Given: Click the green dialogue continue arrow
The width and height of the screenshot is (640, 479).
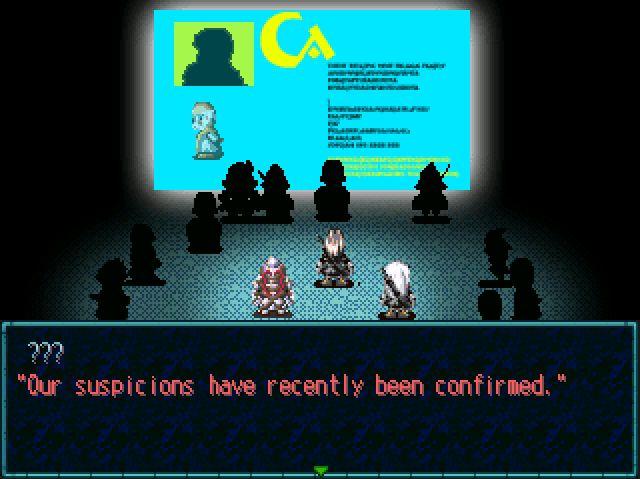Looking at the screenshot, I should [320, 469].
